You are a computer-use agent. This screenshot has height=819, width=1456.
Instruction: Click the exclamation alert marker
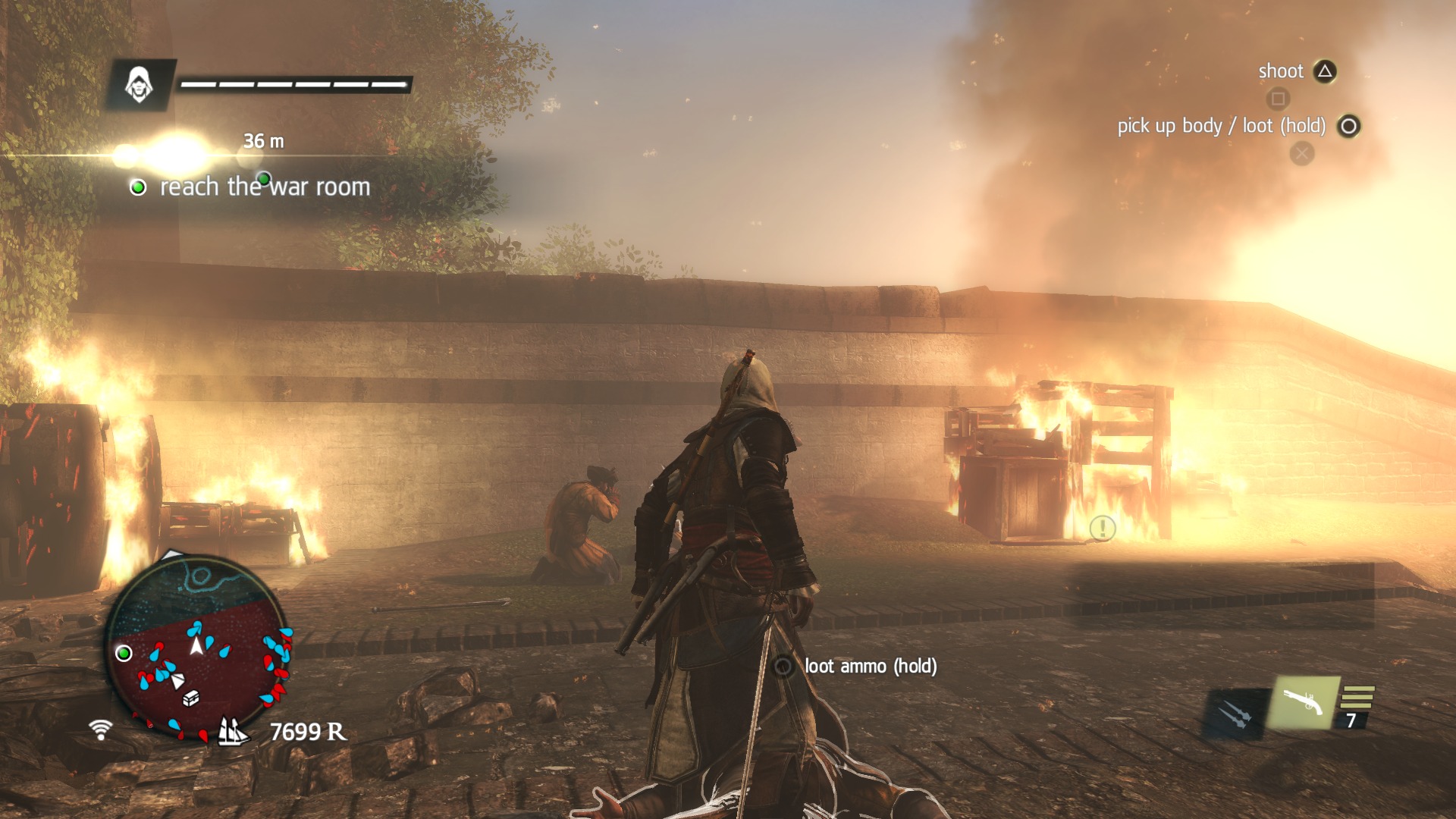click(x=1102, y=528)
